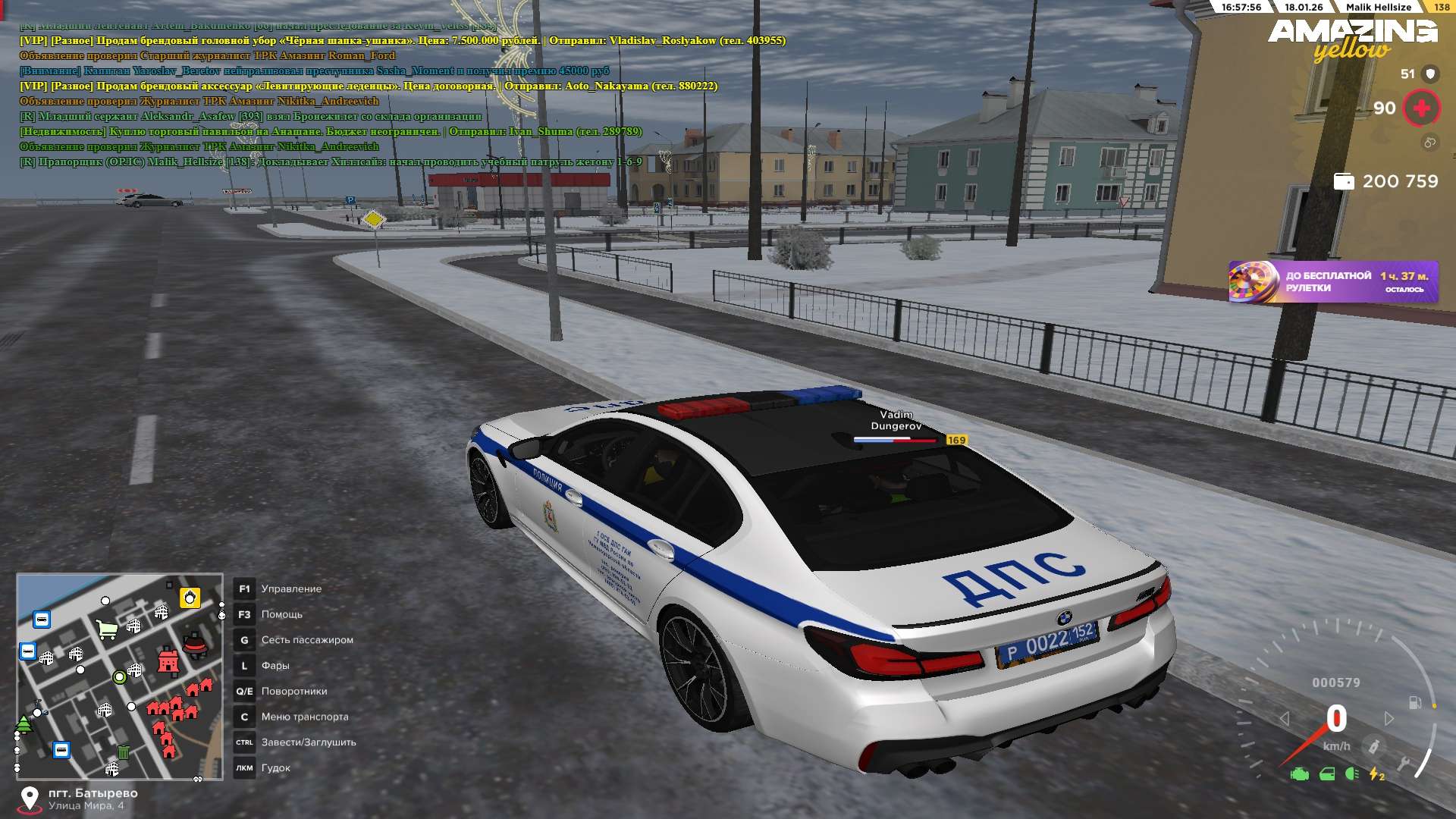This screenshot has height=819, width=1456.
Task: Click the green engine status icon
Action: 1300,774
